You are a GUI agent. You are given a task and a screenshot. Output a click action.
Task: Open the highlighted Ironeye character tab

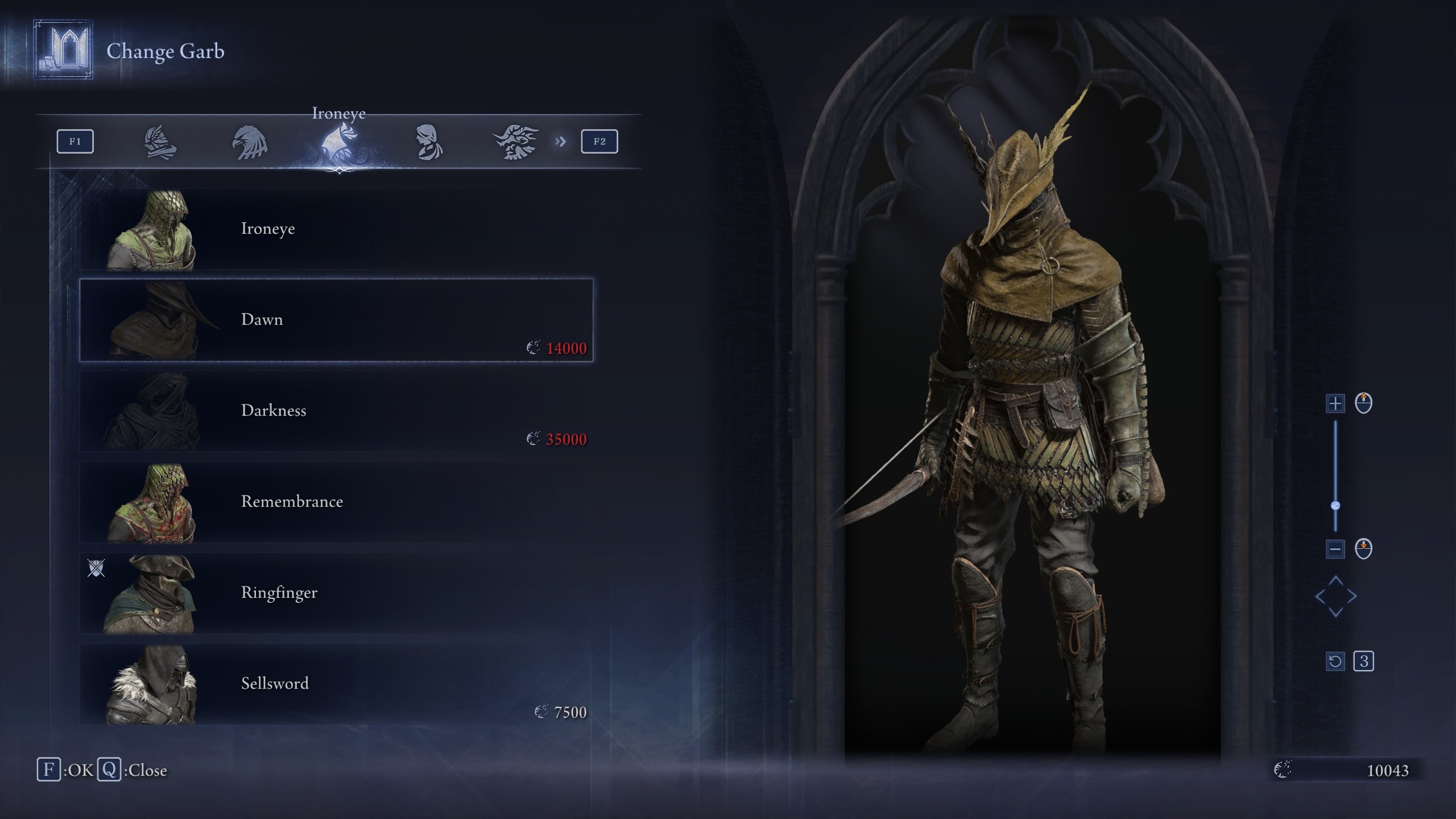pyautogui.click(x=339, y=142)
